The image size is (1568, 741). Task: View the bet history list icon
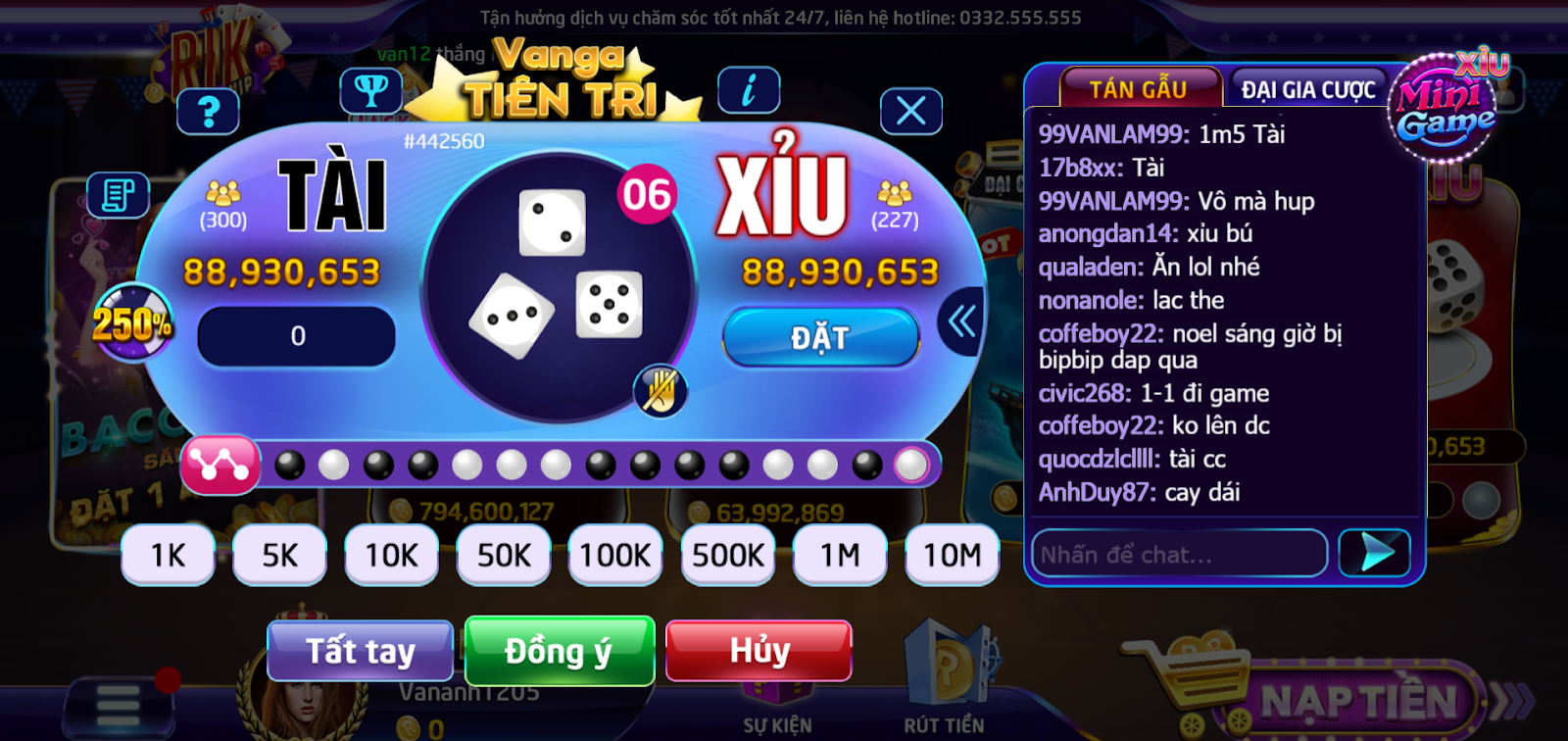click(118, 194)
